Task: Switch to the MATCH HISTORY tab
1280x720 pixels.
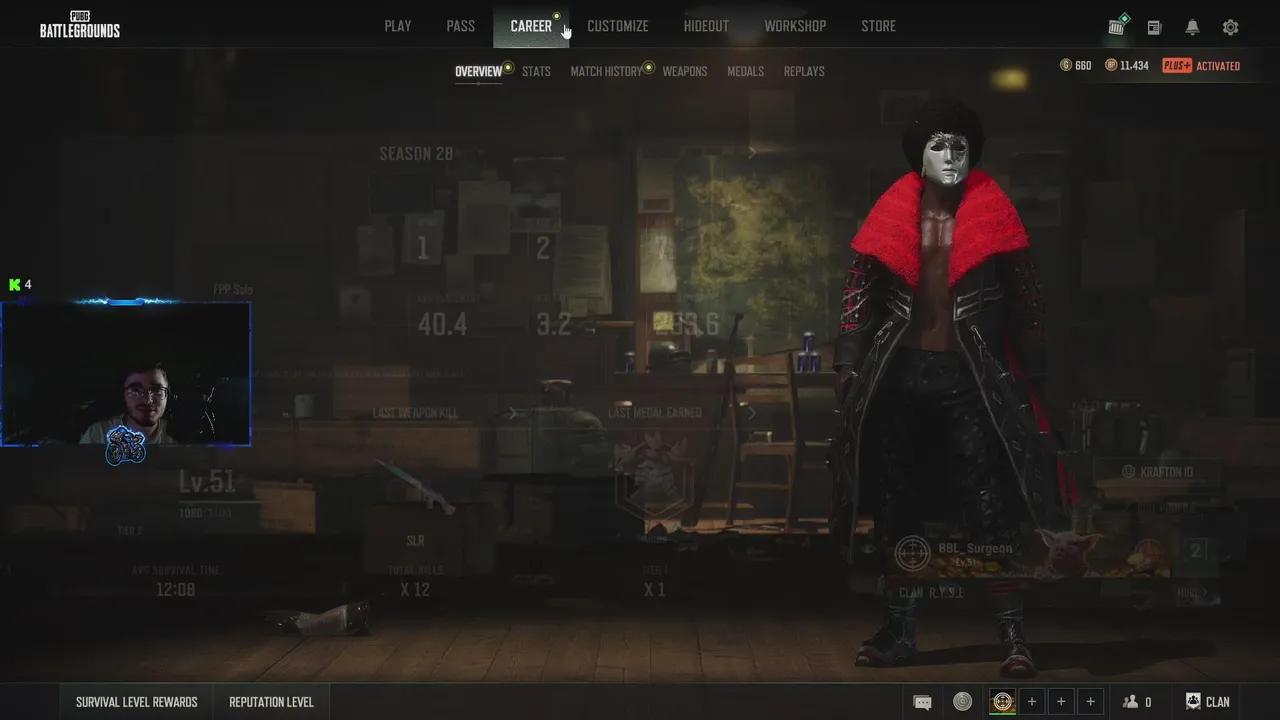Action: coord(604,71)
